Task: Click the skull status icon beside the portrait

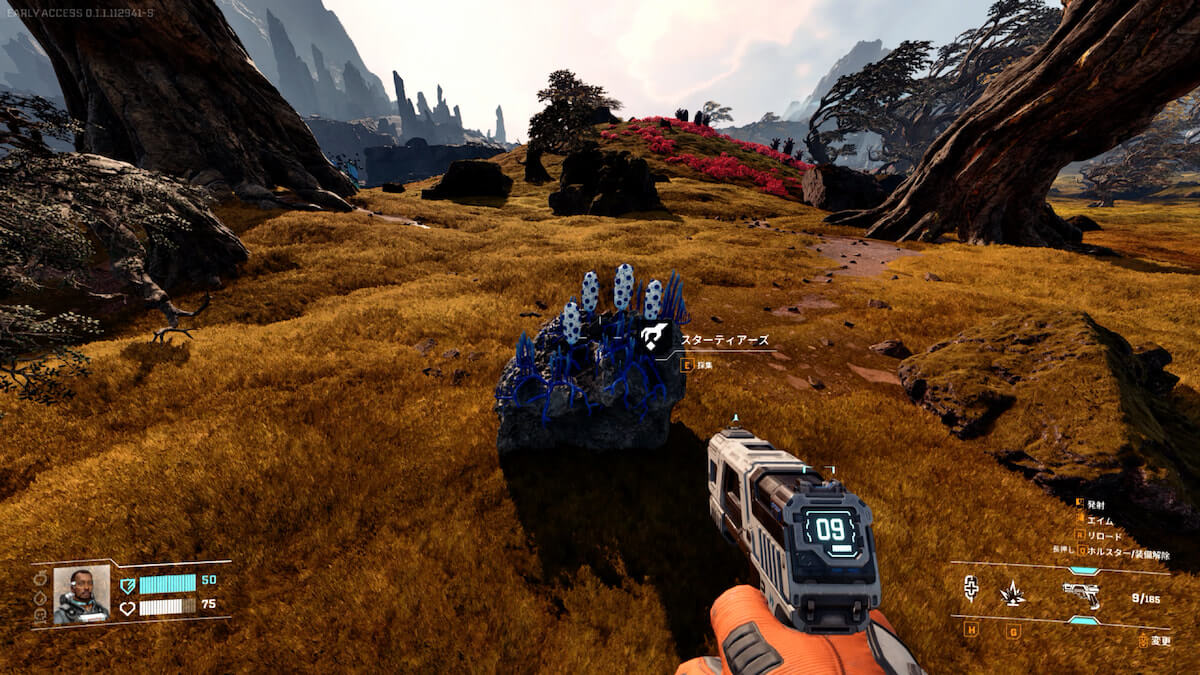Action: [x=40, y=615]
